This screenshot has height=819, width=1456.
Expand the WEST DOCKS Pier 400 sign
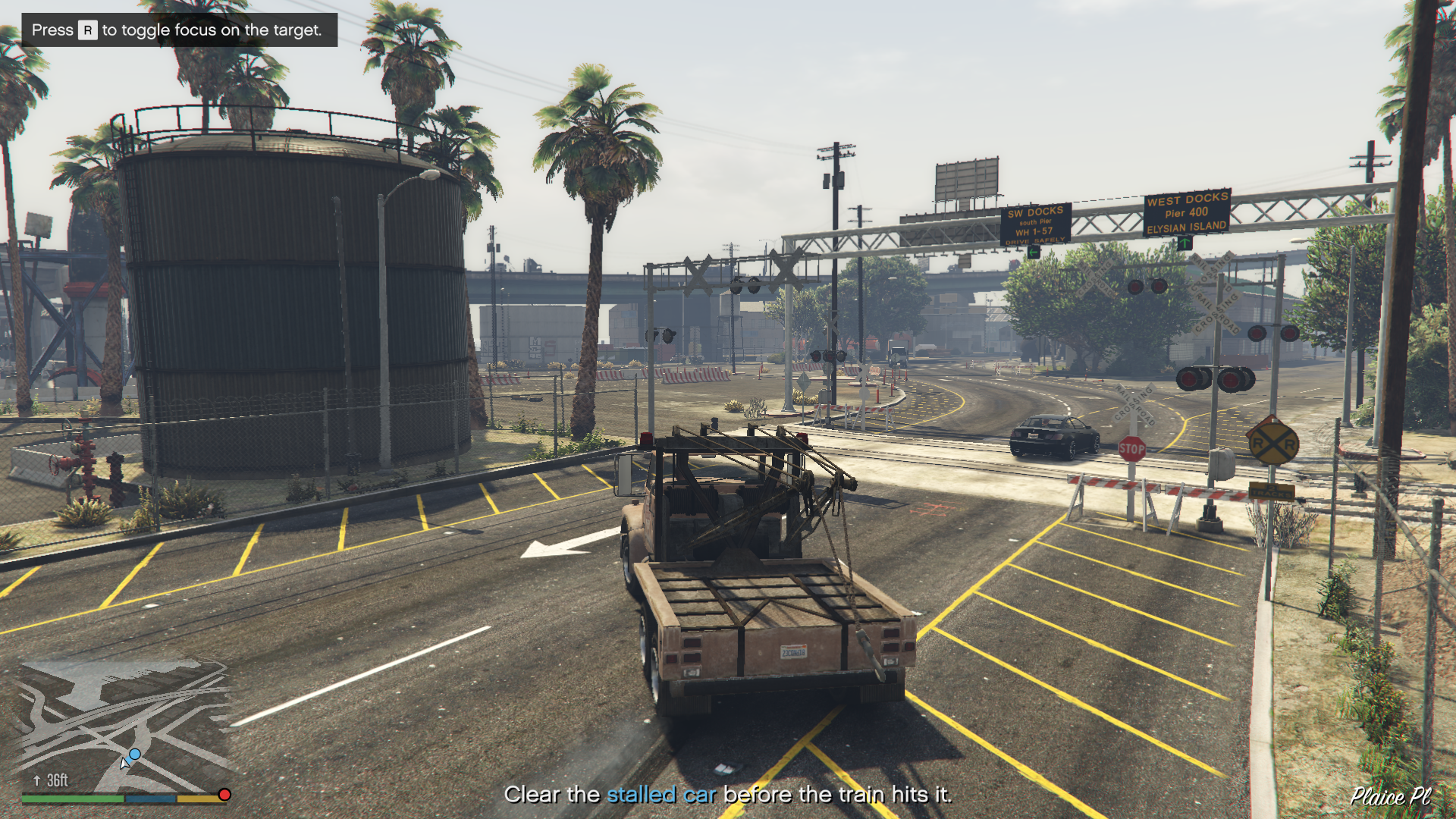coord(1187,206)
